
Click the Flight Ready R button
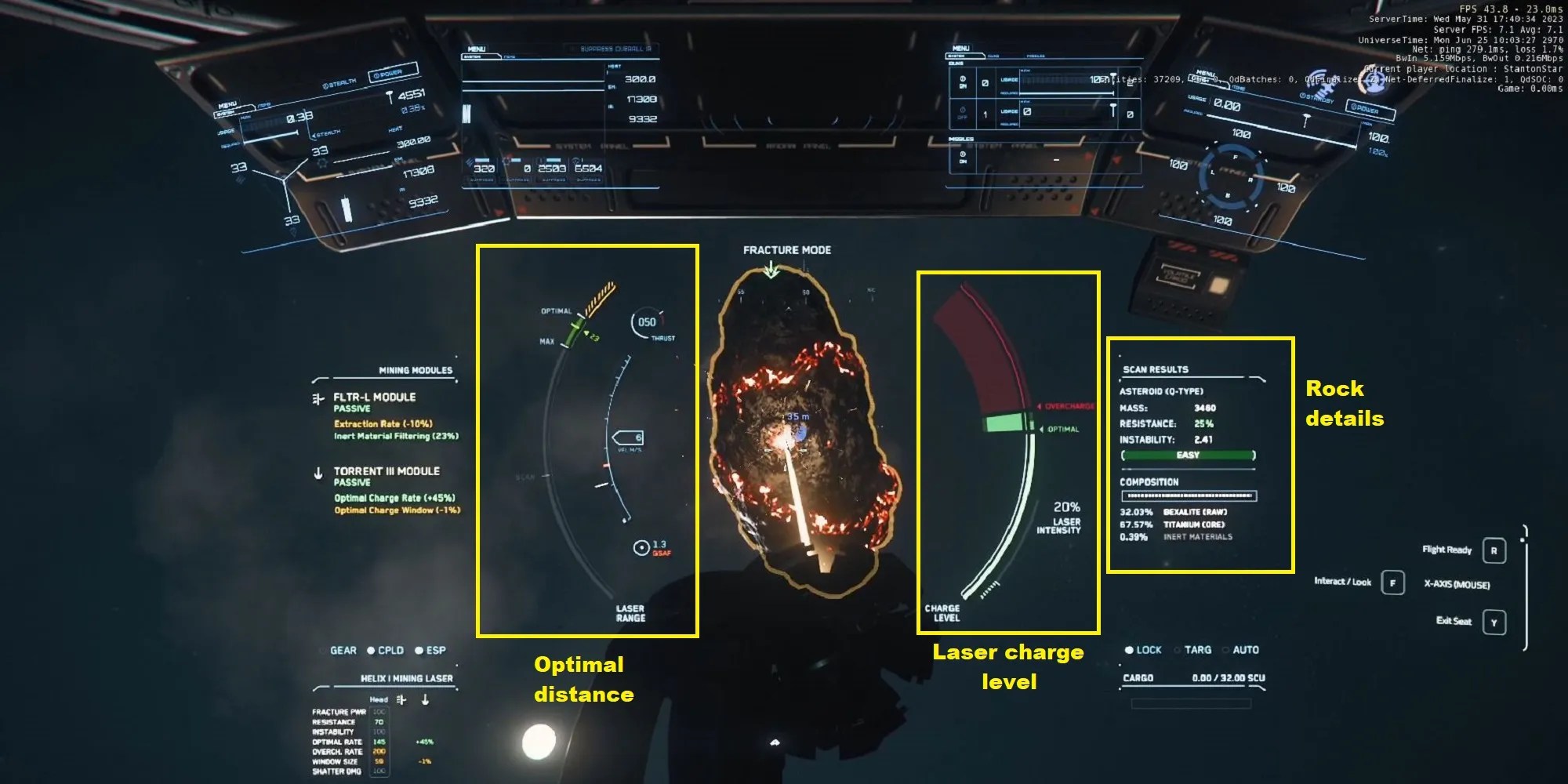coord(1494,550)
